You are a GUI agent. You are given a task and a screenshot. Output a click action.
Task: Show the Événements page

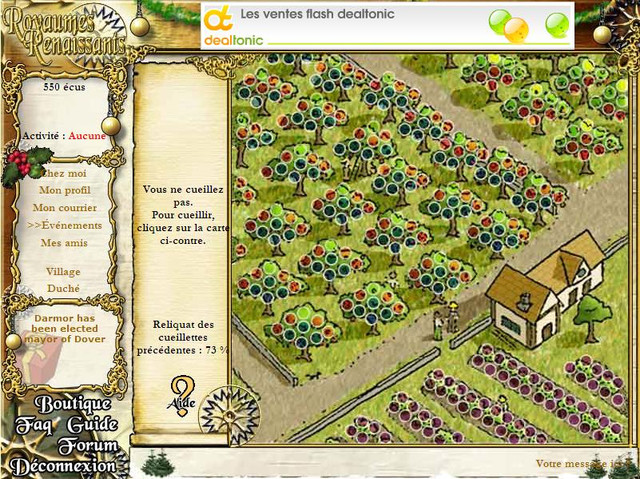coord(65,226)
